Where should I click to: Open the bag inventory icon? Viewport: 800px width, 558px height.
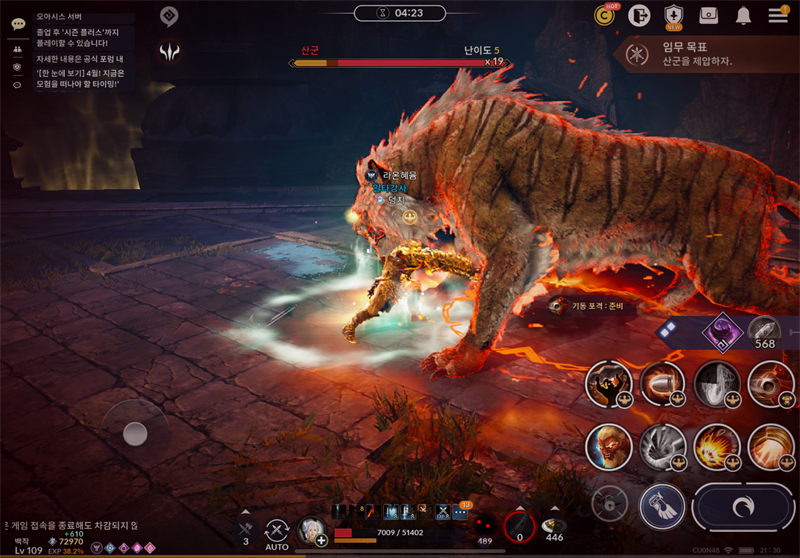(x=709, y=15)
